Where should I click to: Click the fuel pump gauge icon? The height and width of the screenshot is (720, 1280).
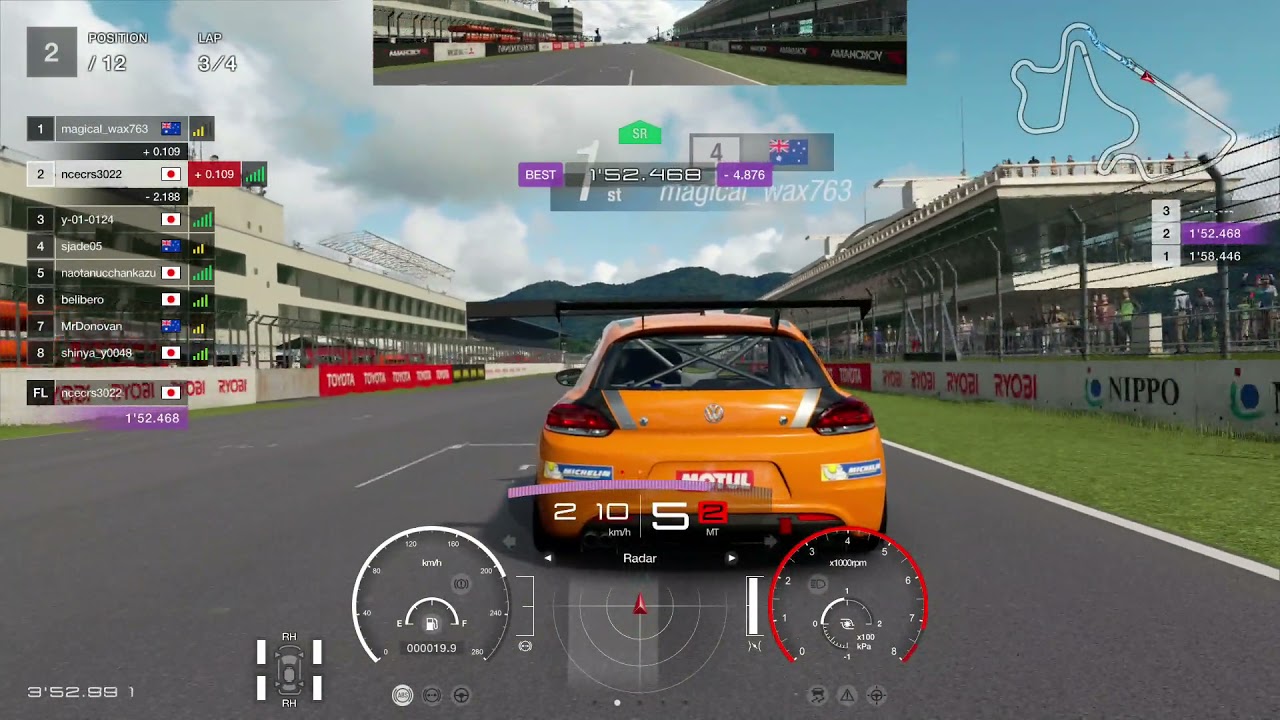[431, 625]
